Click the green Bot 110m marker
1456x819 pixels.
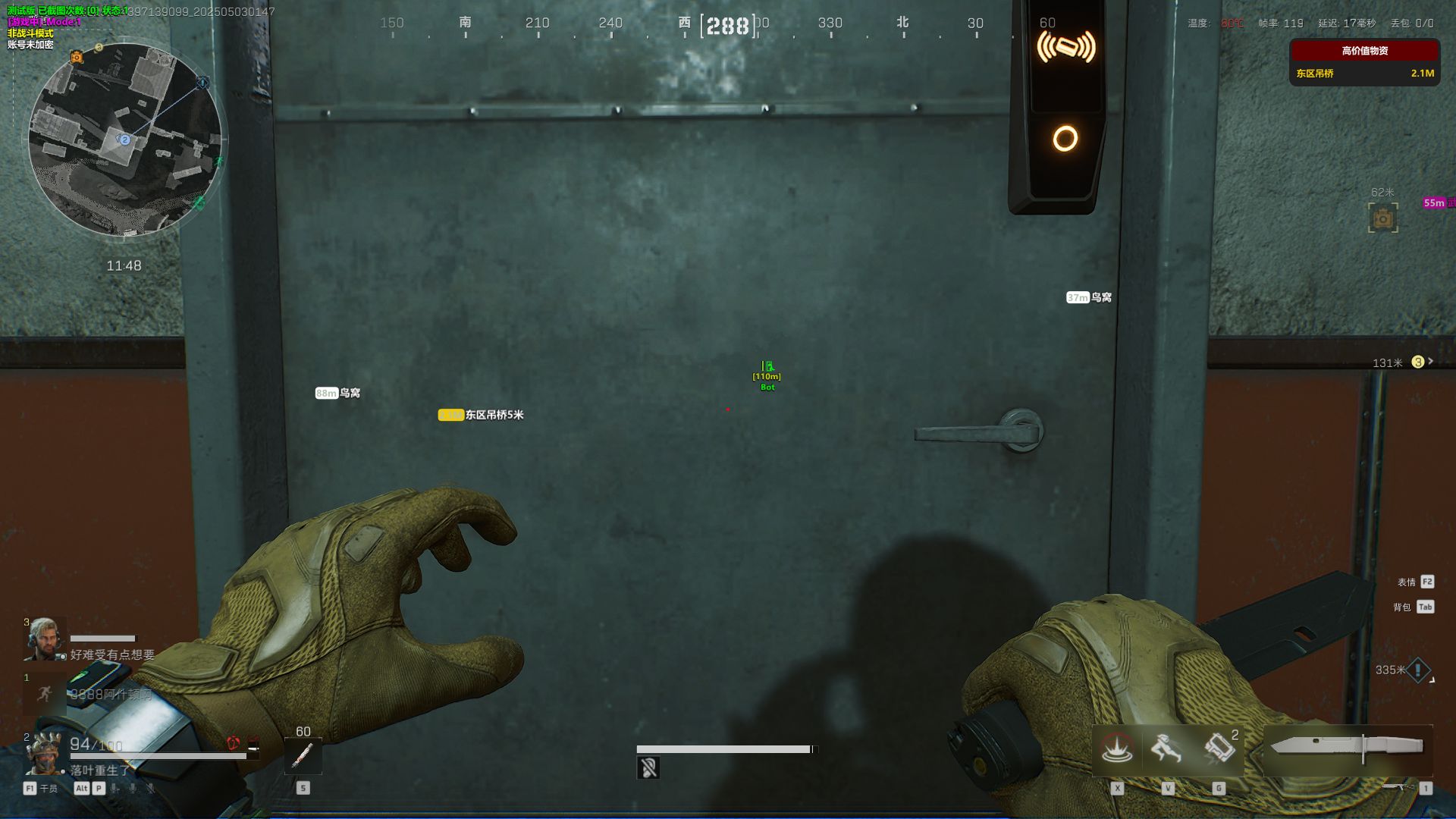[767, 375]
